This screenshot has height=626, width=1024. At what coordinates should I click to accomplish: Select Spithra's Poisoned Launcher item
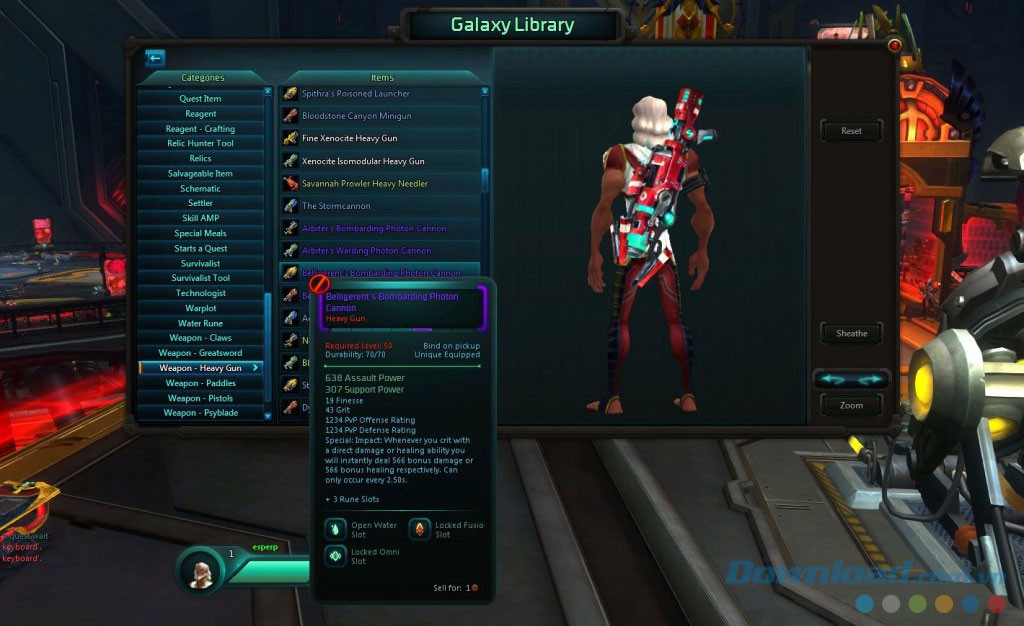click(356, 94)
